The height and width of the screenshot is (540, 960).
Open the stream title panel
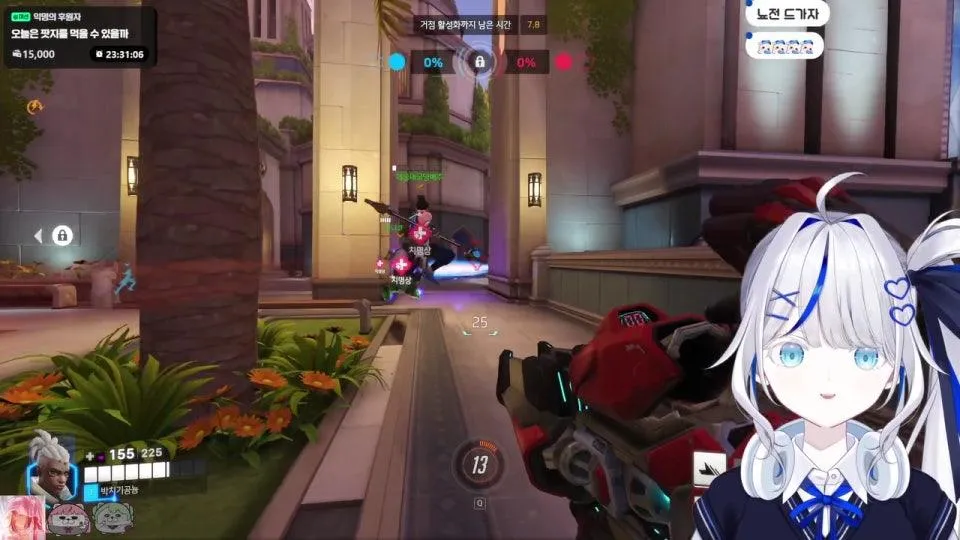pos(79,36)
